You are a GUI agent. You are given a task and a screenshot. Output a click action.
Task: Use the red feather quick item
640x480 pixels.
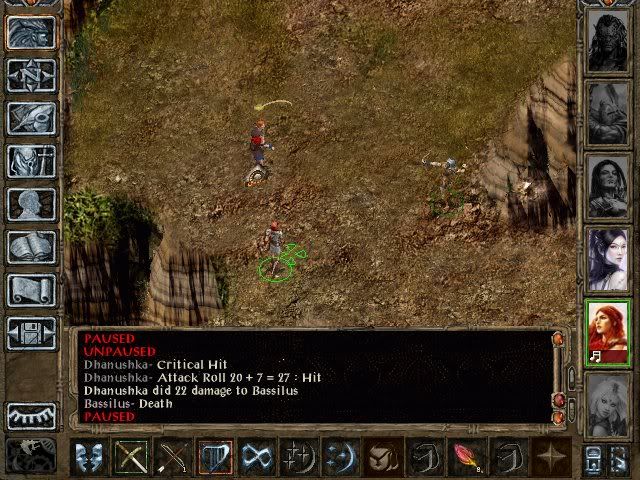(464, 457)
